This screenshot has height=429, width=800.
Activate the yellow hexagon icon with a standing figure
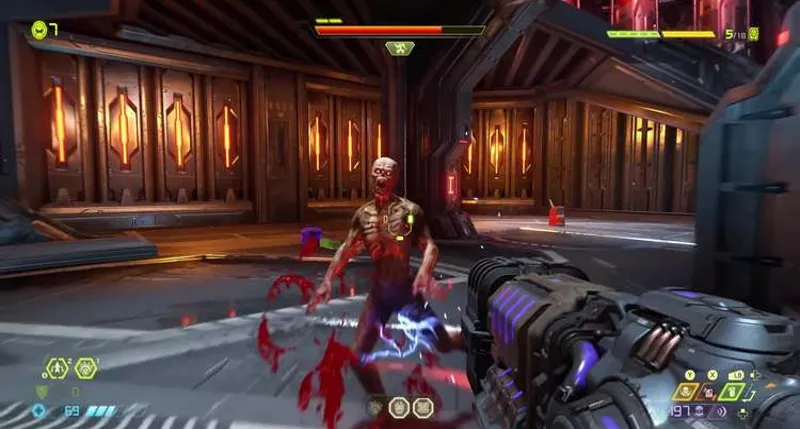pos(59,369)
